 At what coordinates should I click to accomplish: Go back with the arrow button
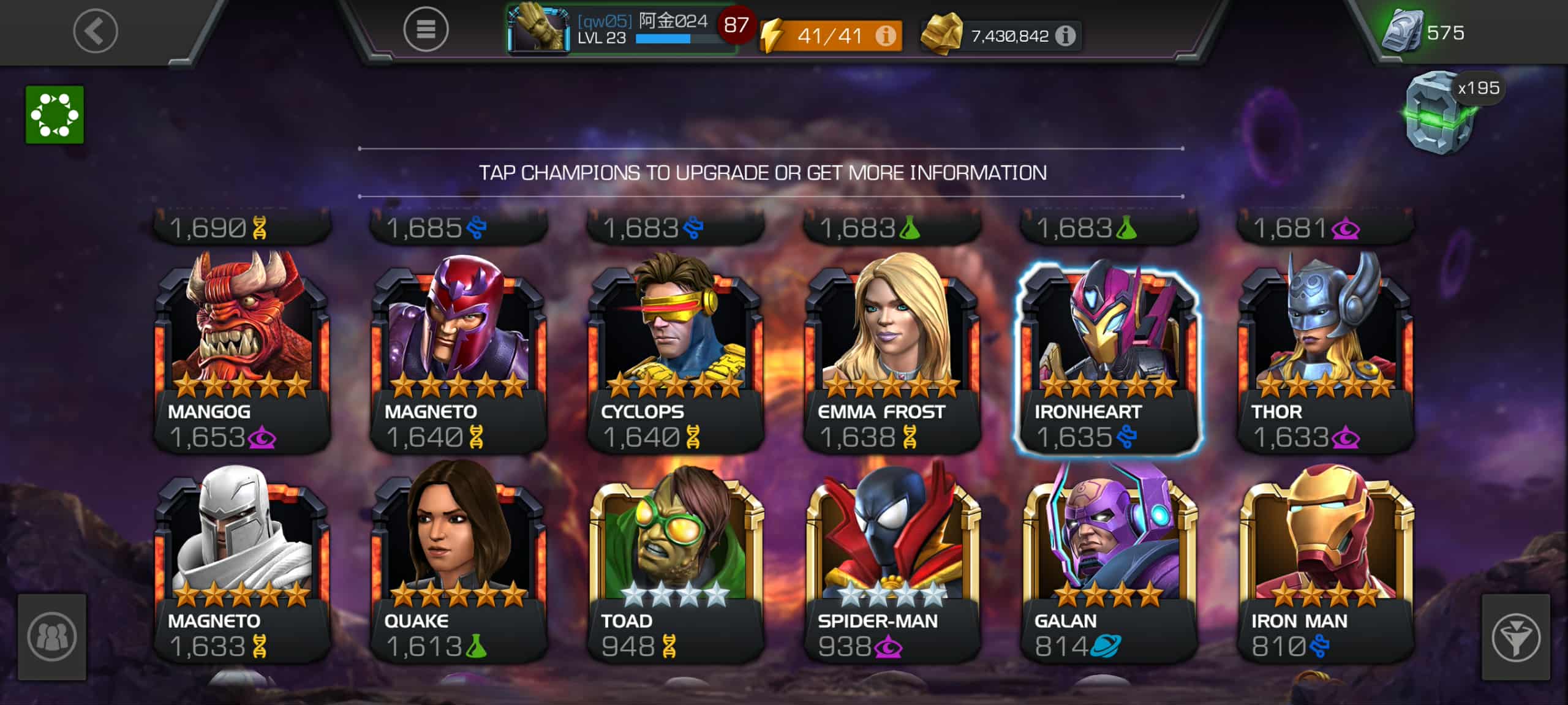[96, 31]
